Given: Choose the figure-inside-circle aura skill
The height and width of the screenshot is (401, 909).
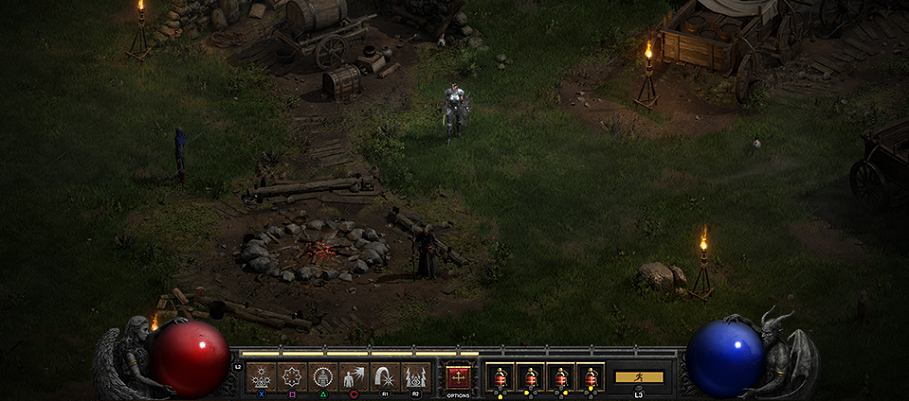Looking at the screenshot, I should pos(324,377).
